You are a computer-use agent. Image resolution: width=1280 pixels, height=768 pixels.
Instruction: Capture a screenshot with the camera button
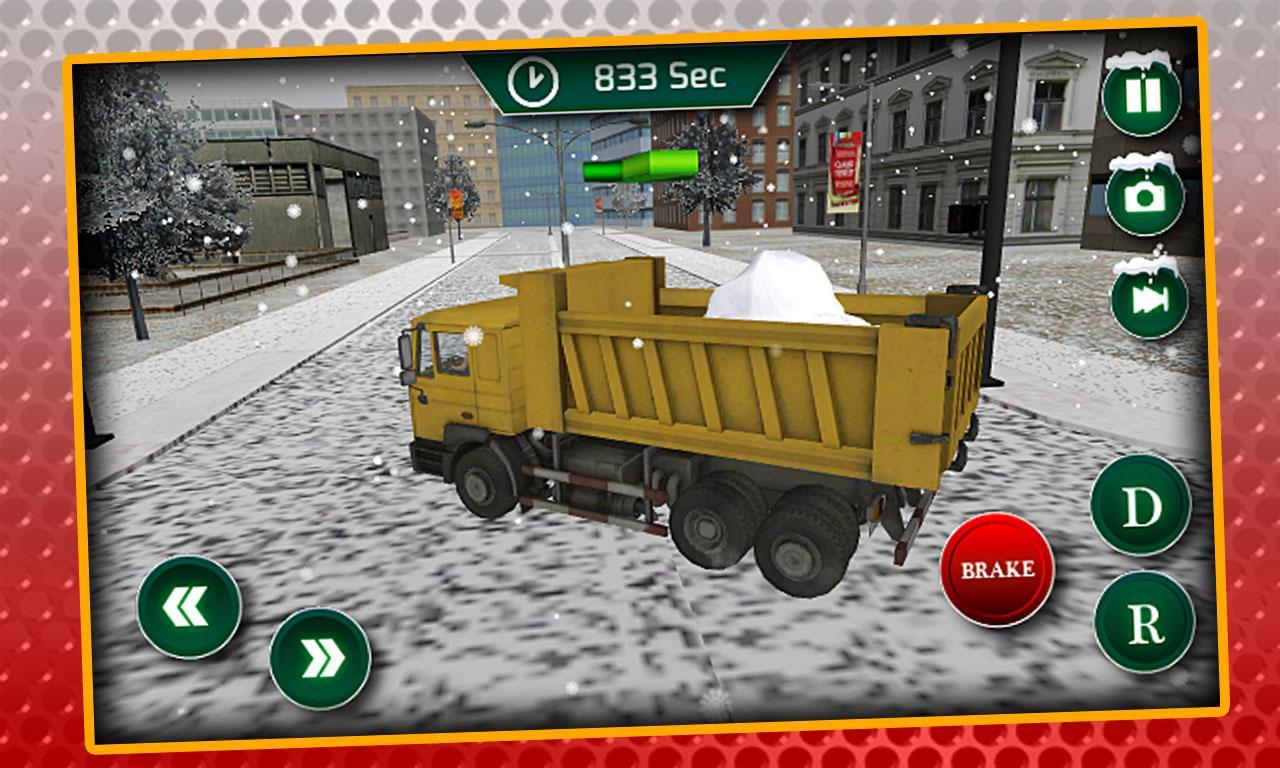click(1144, 195)
